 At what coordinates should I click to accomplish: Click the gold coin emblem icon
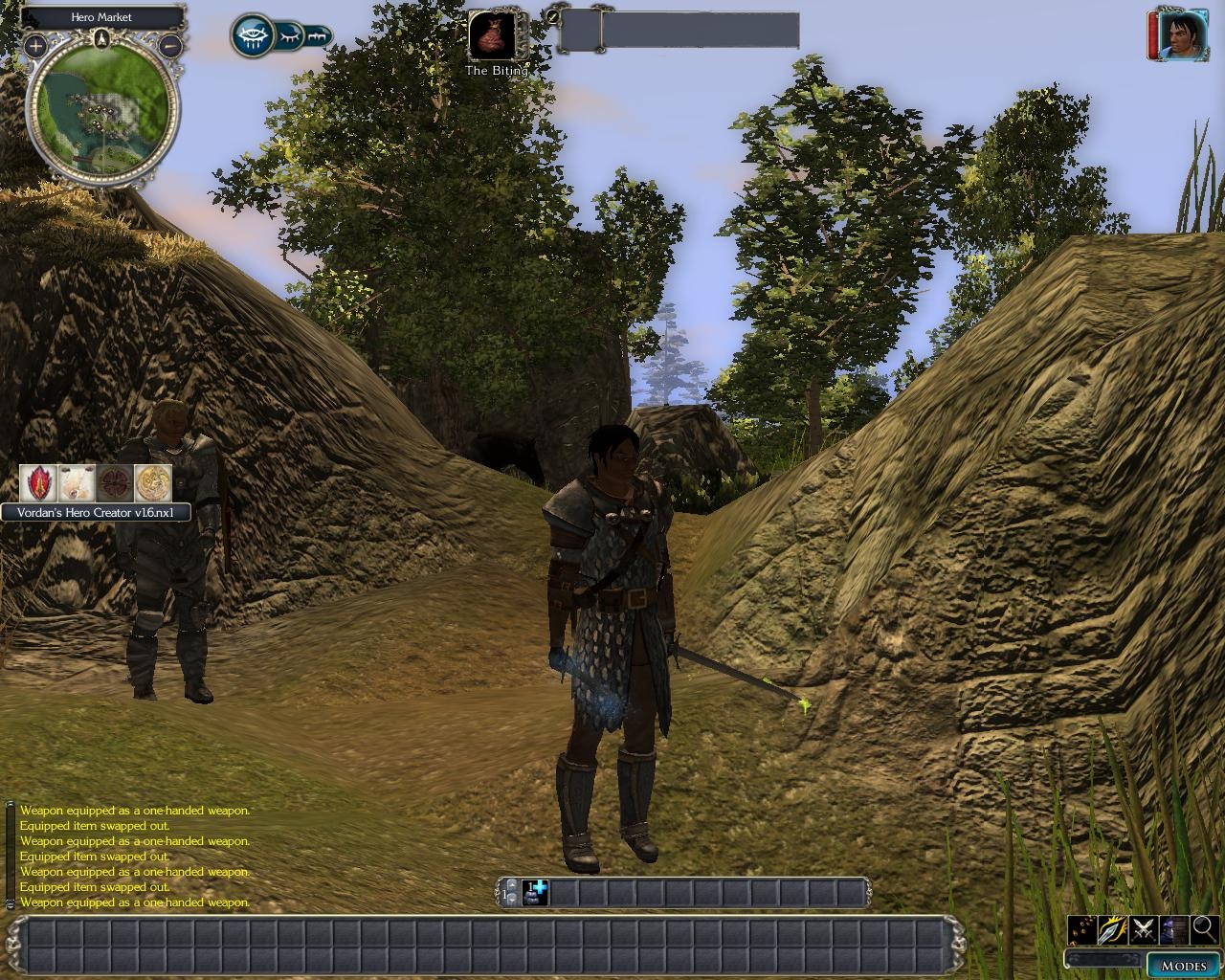153,483
